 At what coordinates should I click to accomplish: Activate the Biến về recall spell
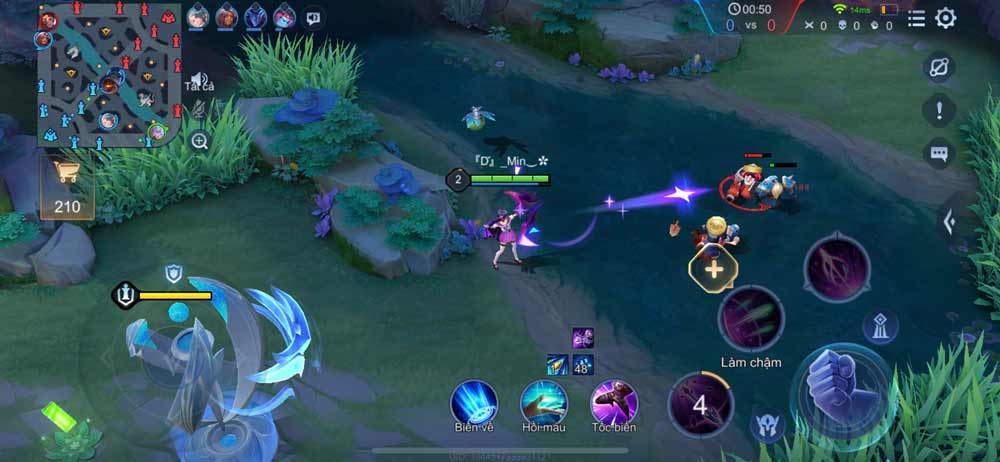pos(474,402)
